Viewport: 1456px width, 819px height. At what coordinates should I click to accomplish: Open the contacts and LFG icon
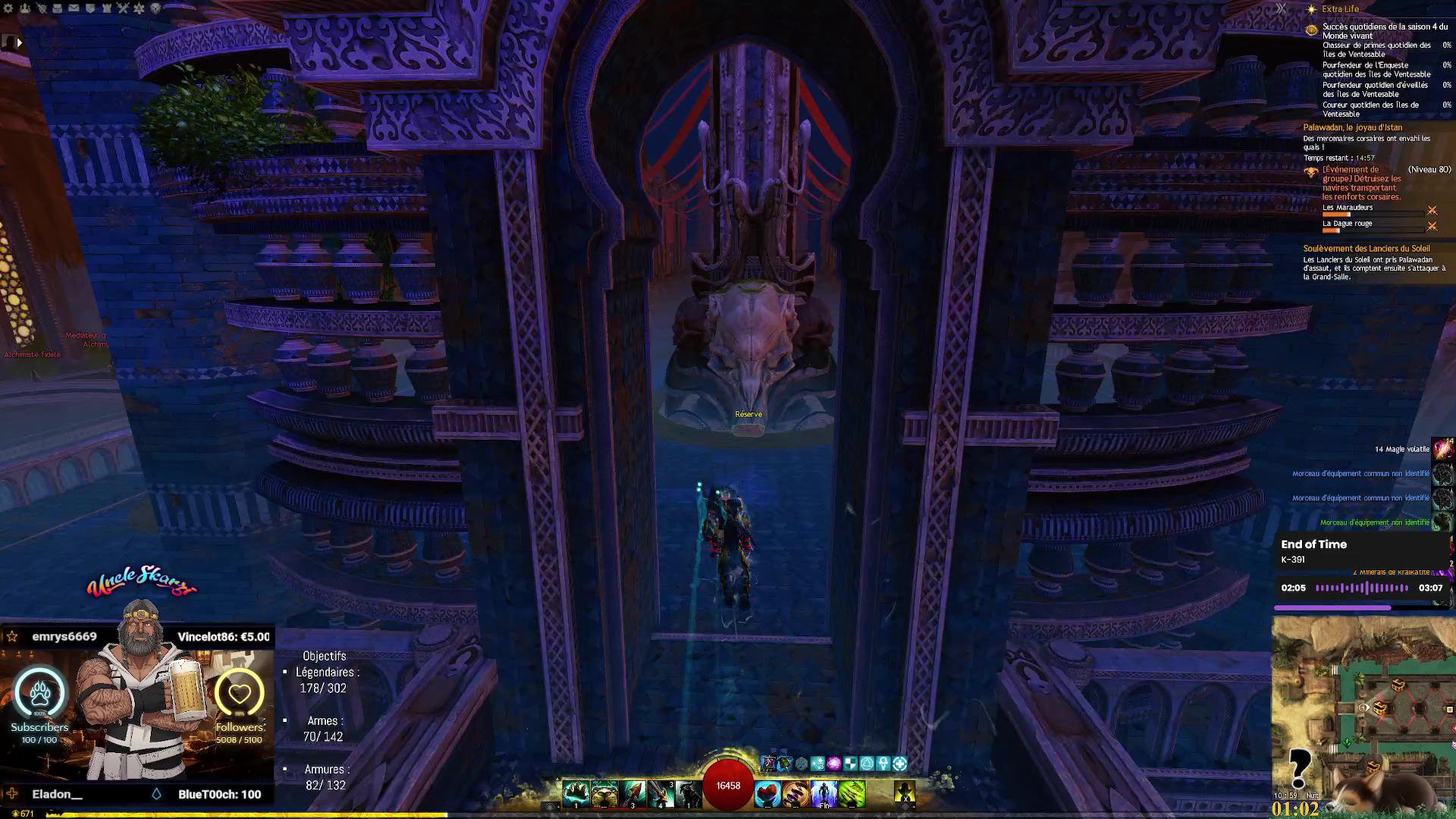[x=25, y=8]
